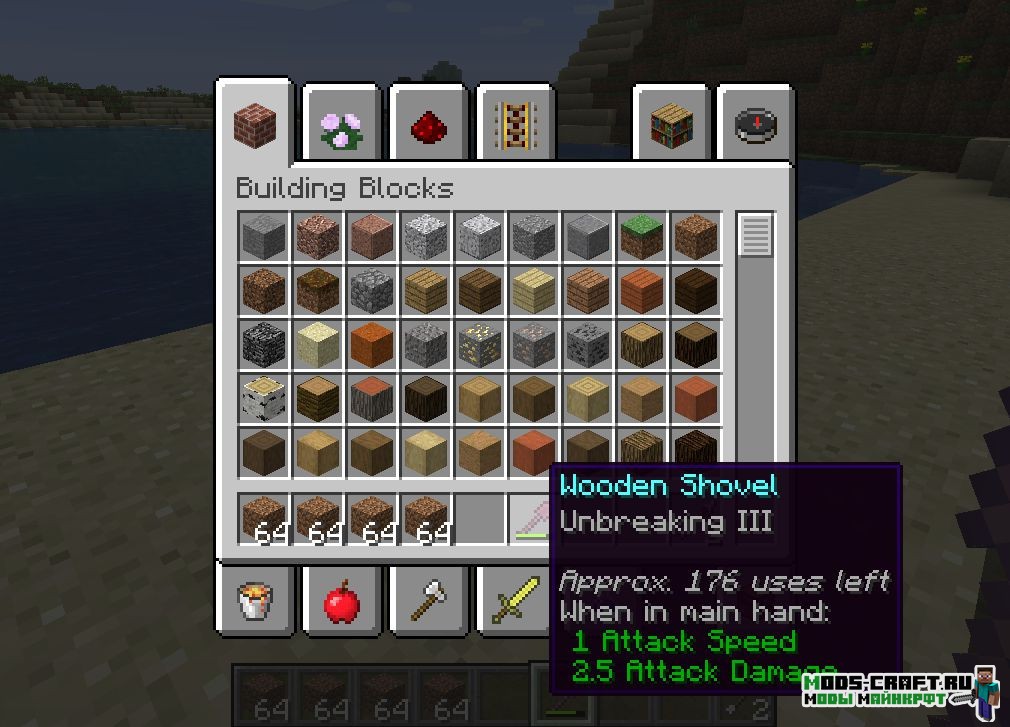
Task: Take the gold ore block
Action: point(479,344)
